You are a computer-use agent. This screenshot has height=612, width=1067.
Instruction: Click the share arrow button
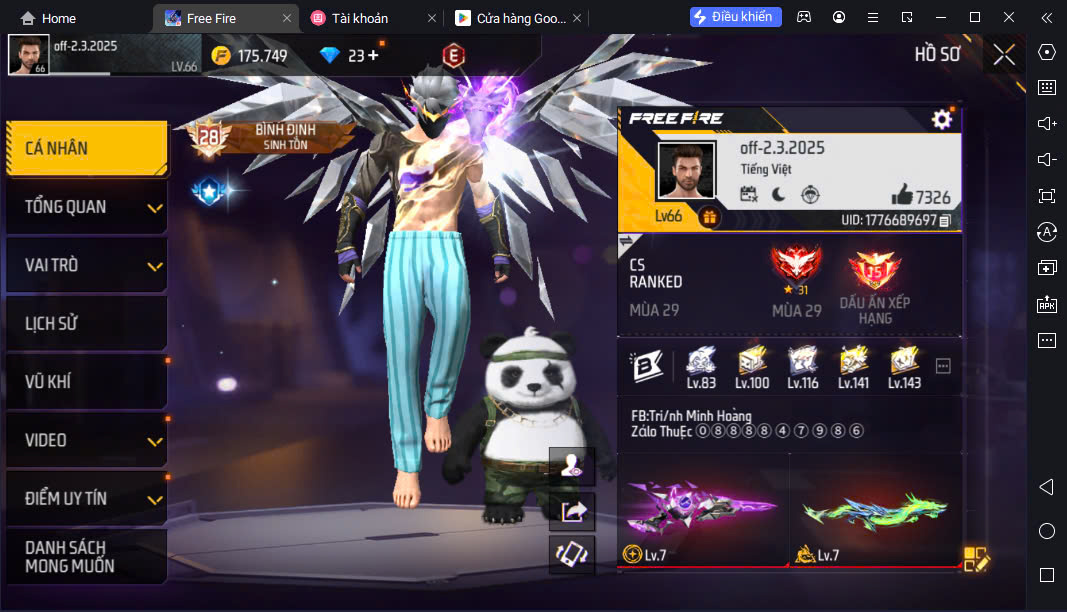(x=574, y=511)
